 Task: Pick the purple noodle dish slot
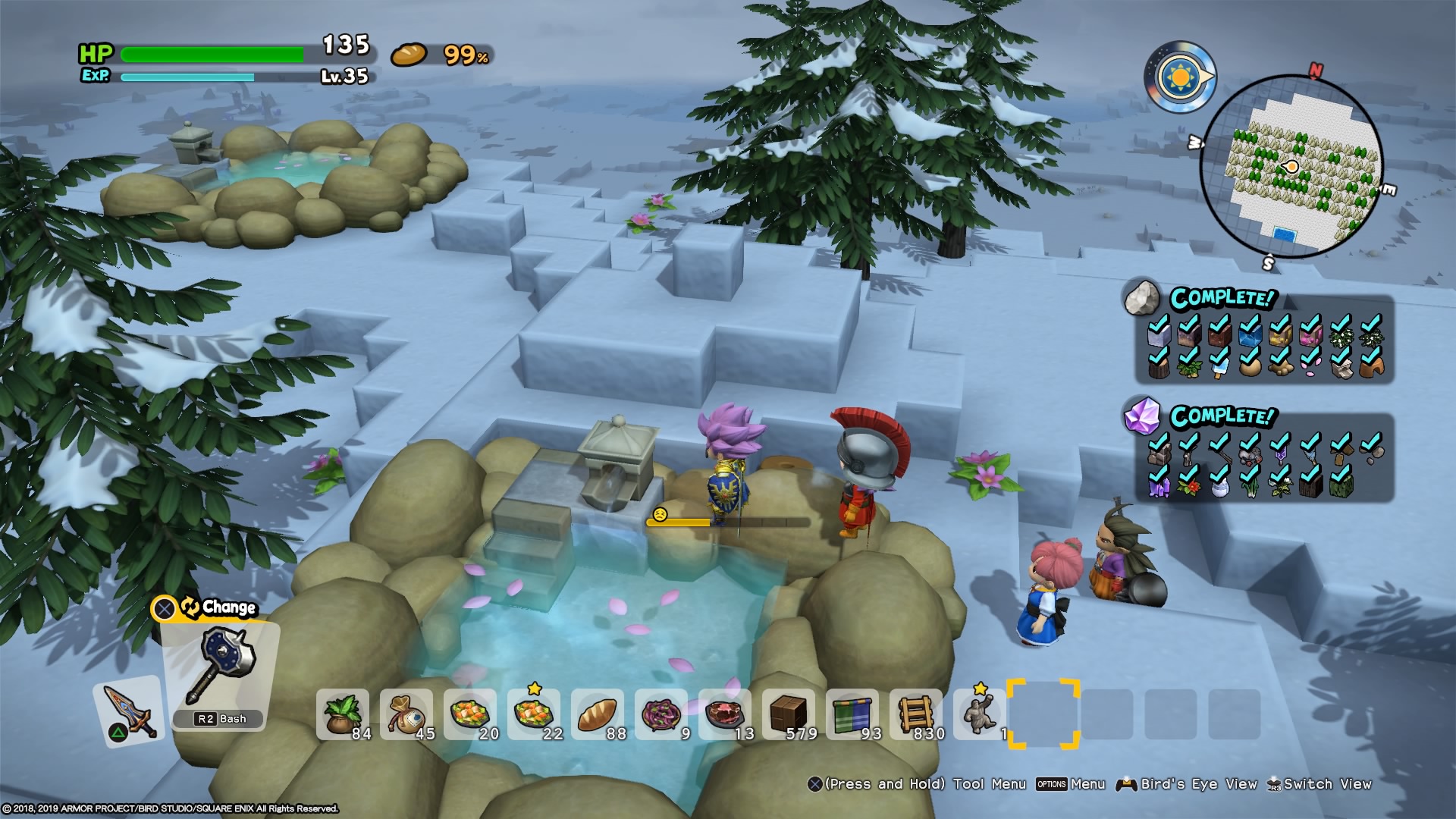click(x=662, y=715)
